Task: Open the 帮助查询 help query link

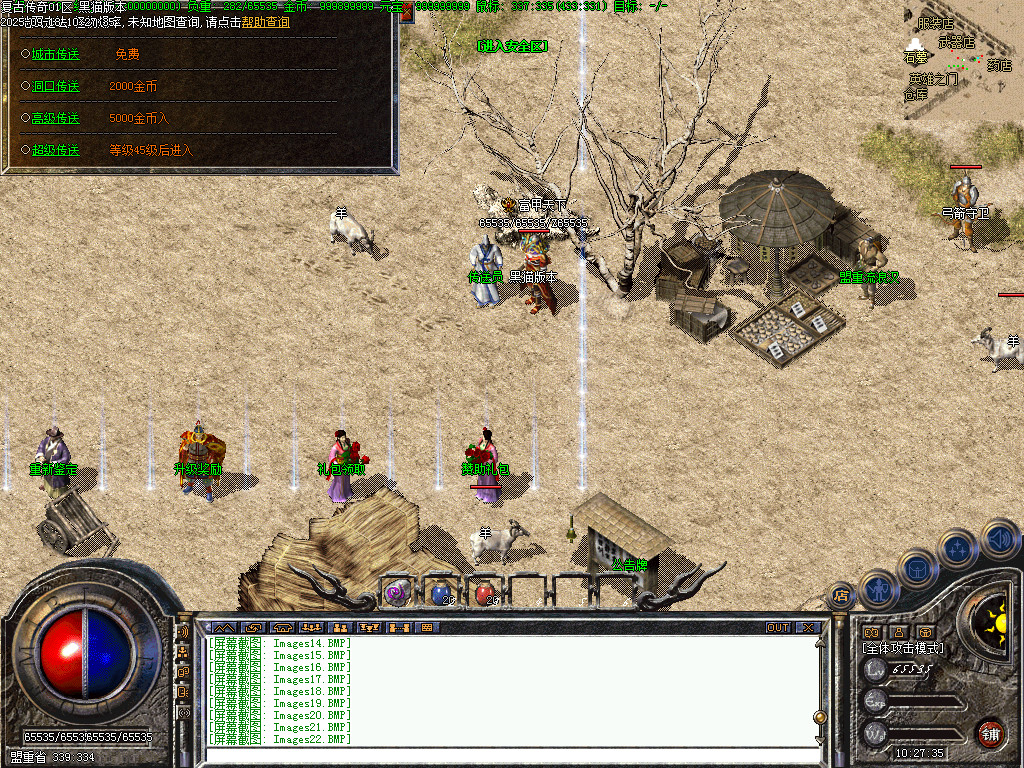Action: click(265, 22)
